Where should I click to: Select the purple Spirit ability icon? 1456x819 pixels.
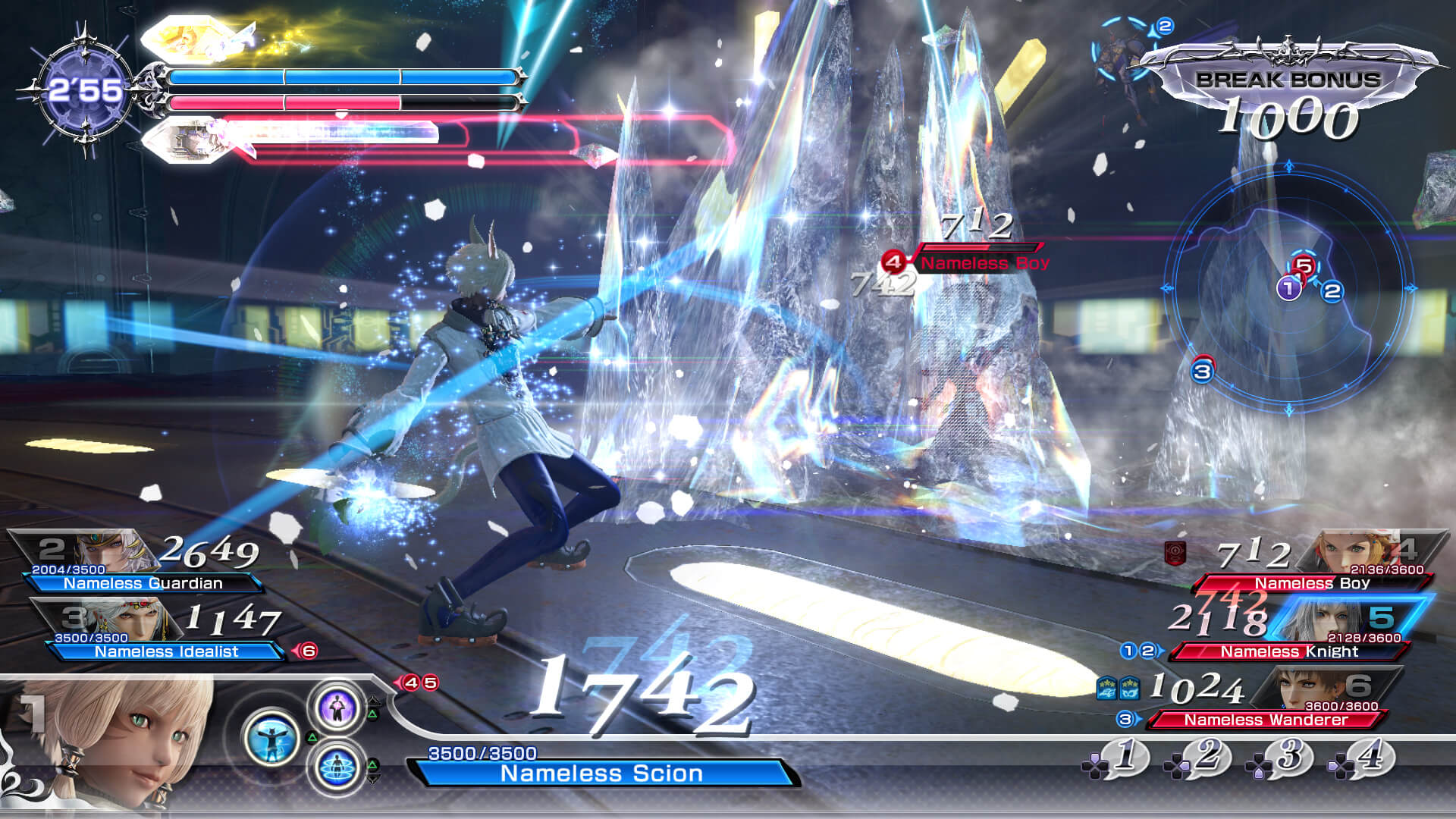[x=337, y=708]
